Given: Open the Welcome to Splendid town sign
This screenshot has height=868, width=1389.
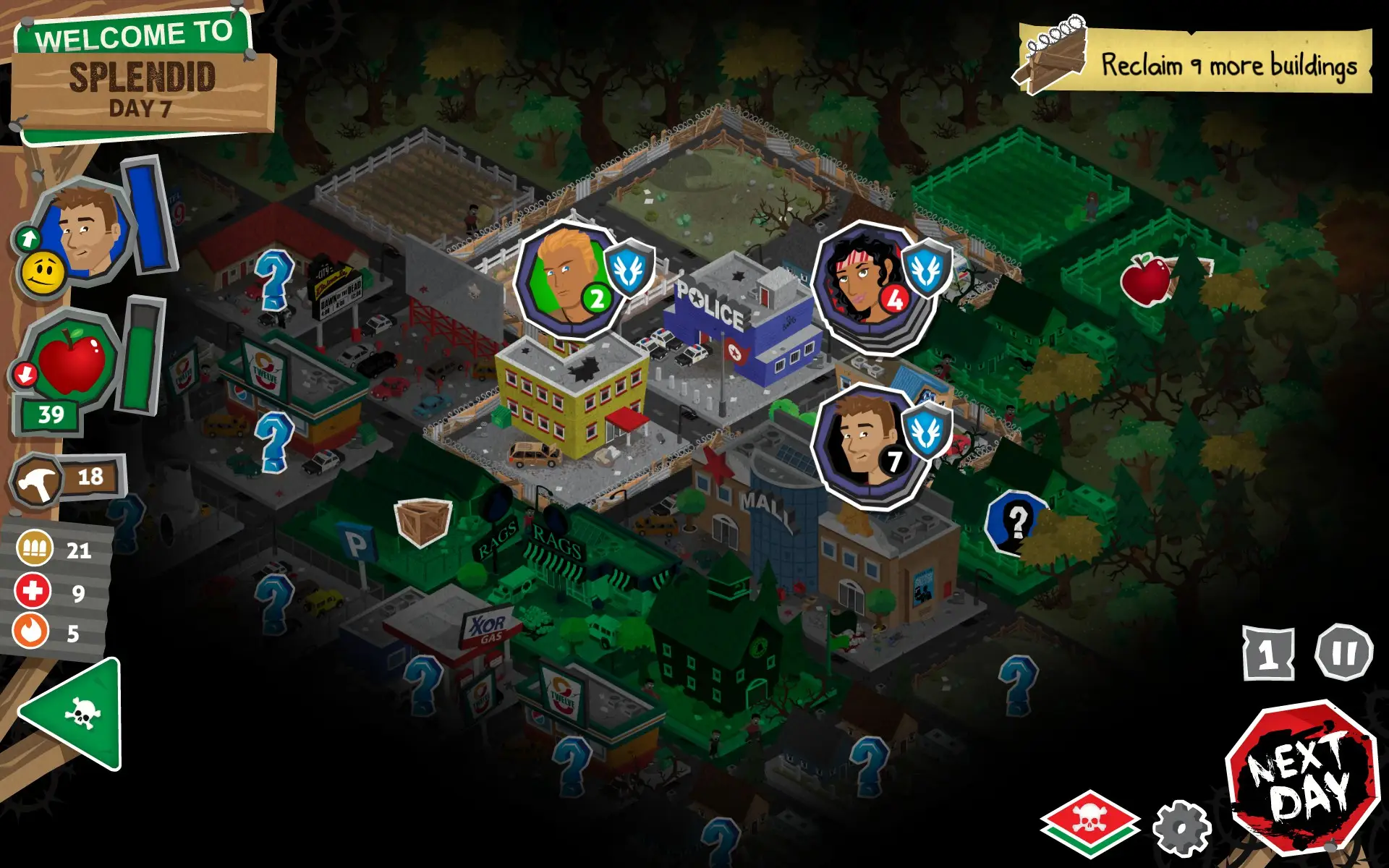Looking at the screenshot, I should pos(140,76).
